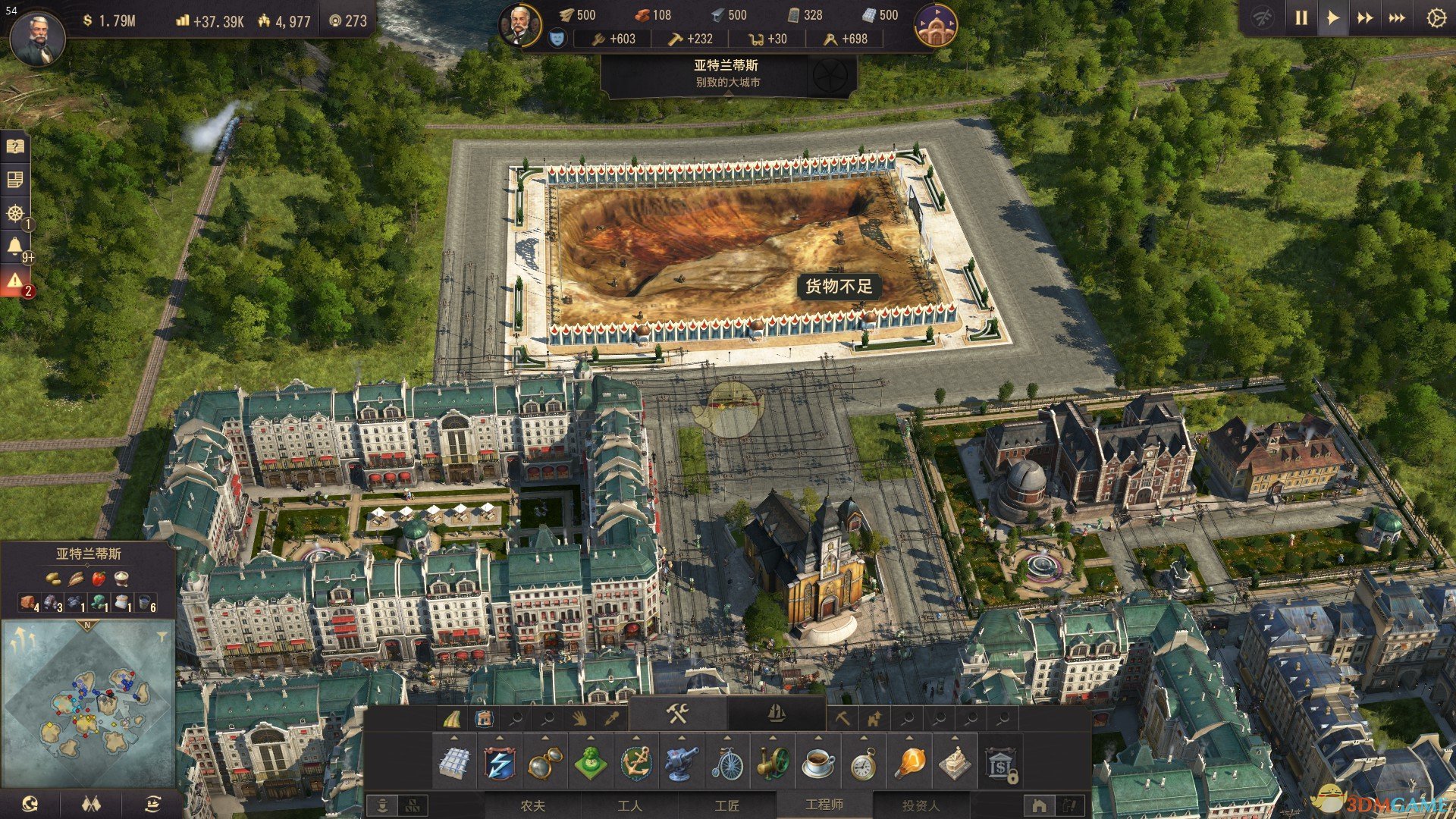Screen dimensions: 1456x819
Task: Open the bell notifications list
Action: point(15,246)
